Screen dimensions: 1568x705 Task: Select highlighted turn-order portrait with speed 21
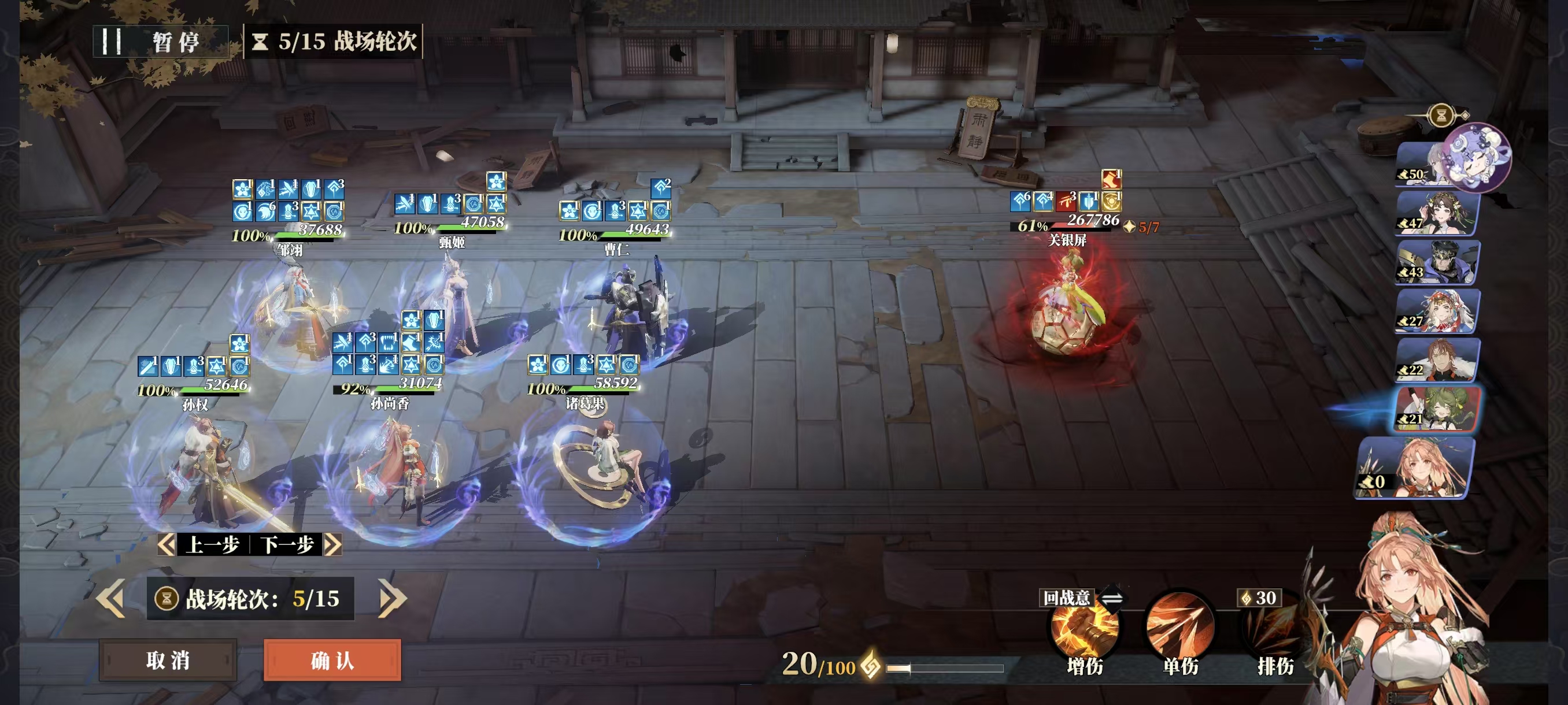1438,409
